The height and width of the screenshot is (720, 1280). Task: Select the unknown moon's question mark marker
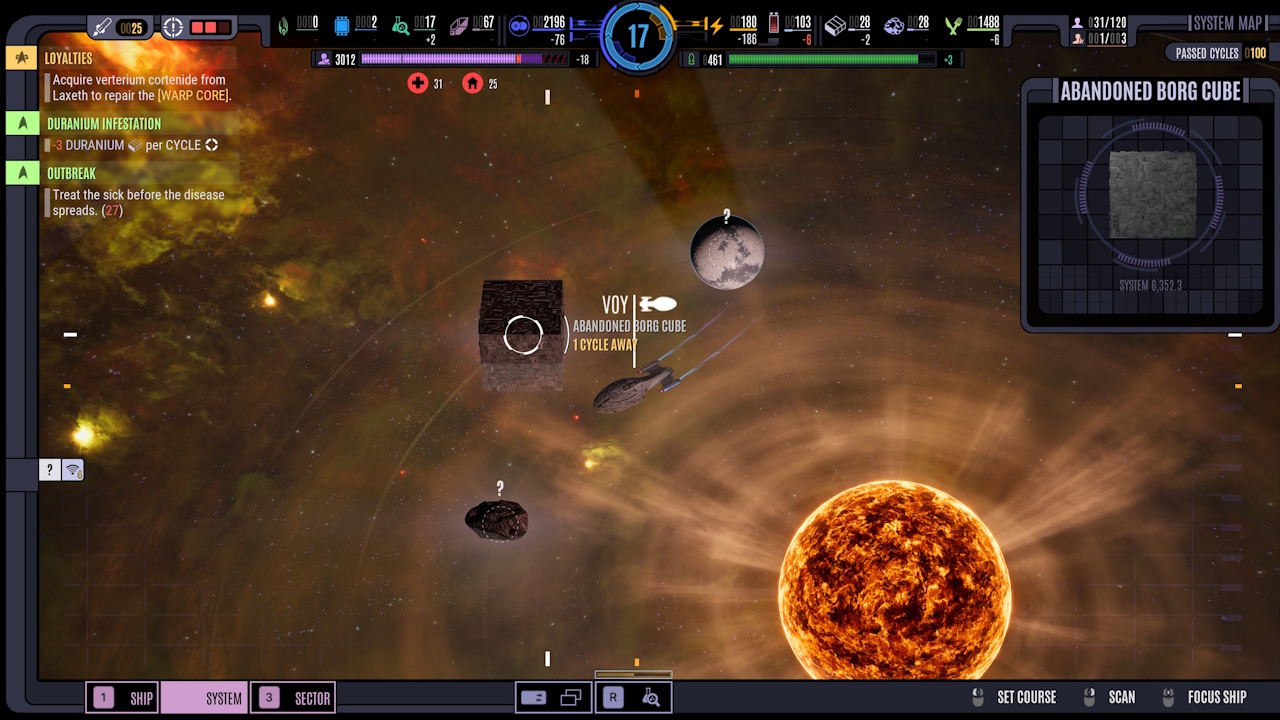(x=727, y=216)
